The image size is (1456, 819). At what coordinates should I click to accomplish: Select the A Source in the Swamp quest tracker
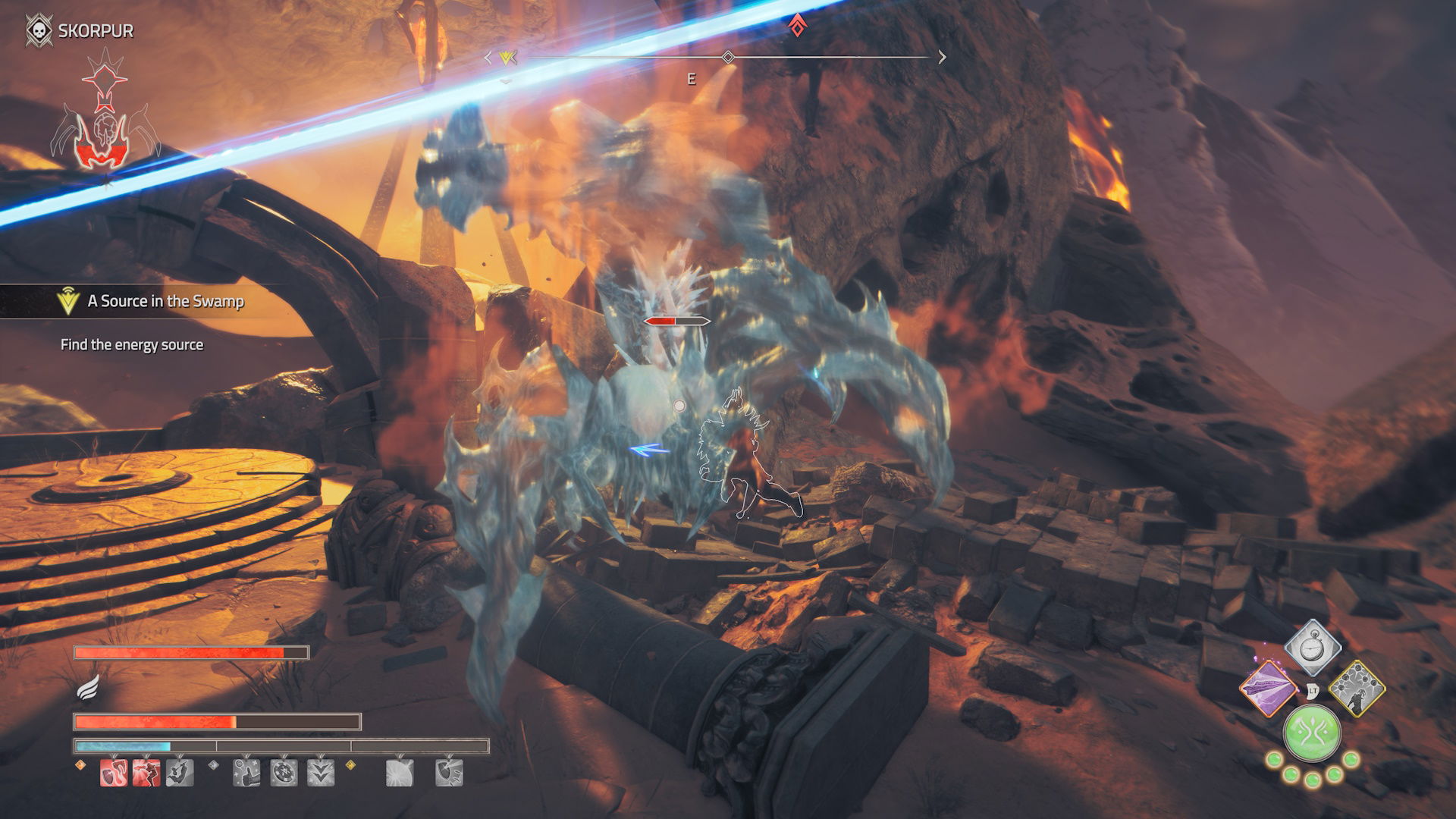point(165,301)
